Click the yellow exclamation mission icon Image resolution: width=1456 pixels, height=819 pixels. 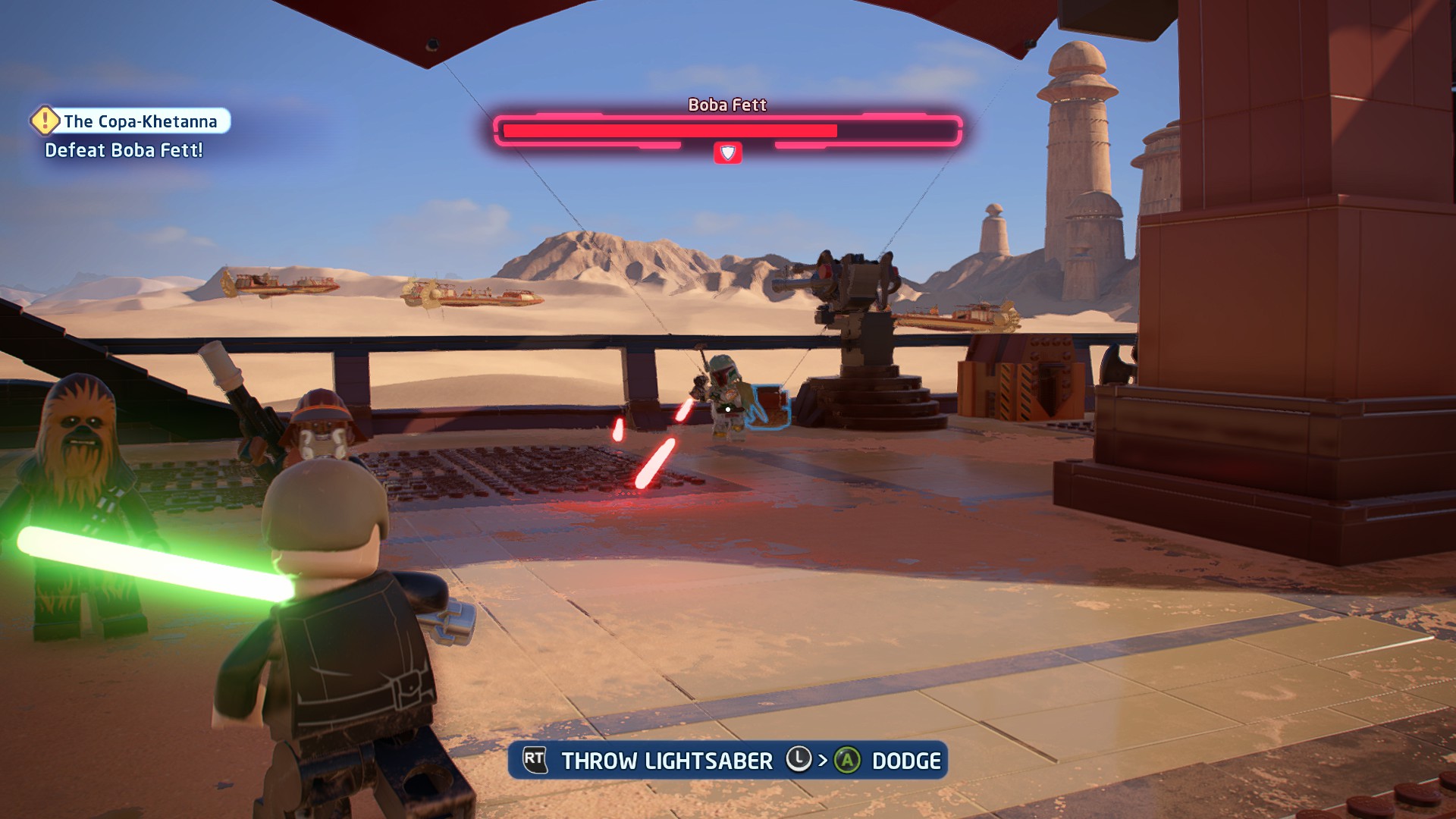[45, 121]
